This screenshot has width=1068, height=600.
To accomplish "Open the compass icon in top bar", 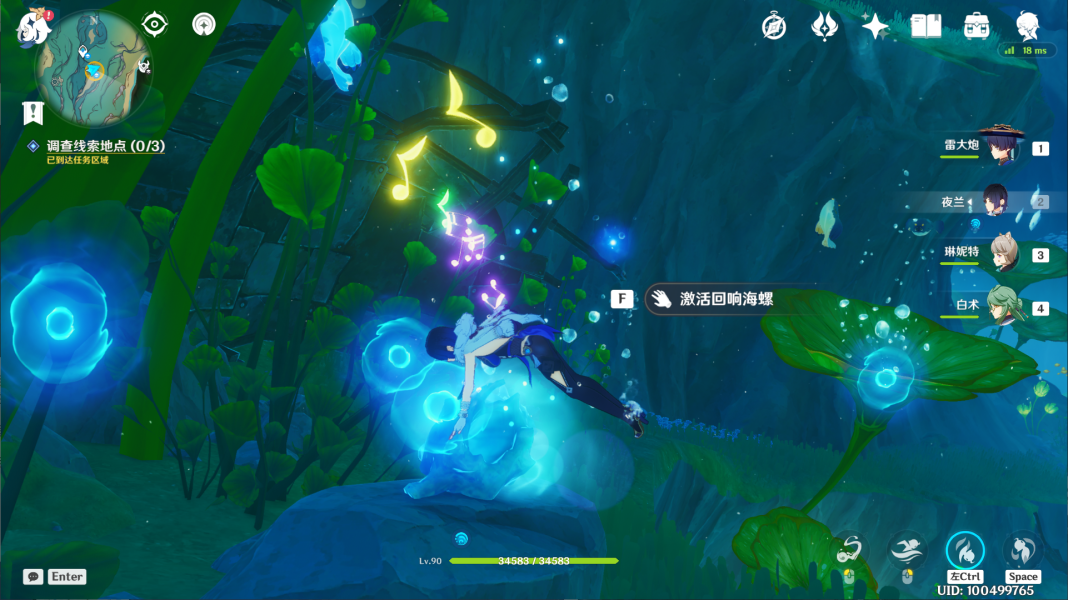I will tap(774, 26).
